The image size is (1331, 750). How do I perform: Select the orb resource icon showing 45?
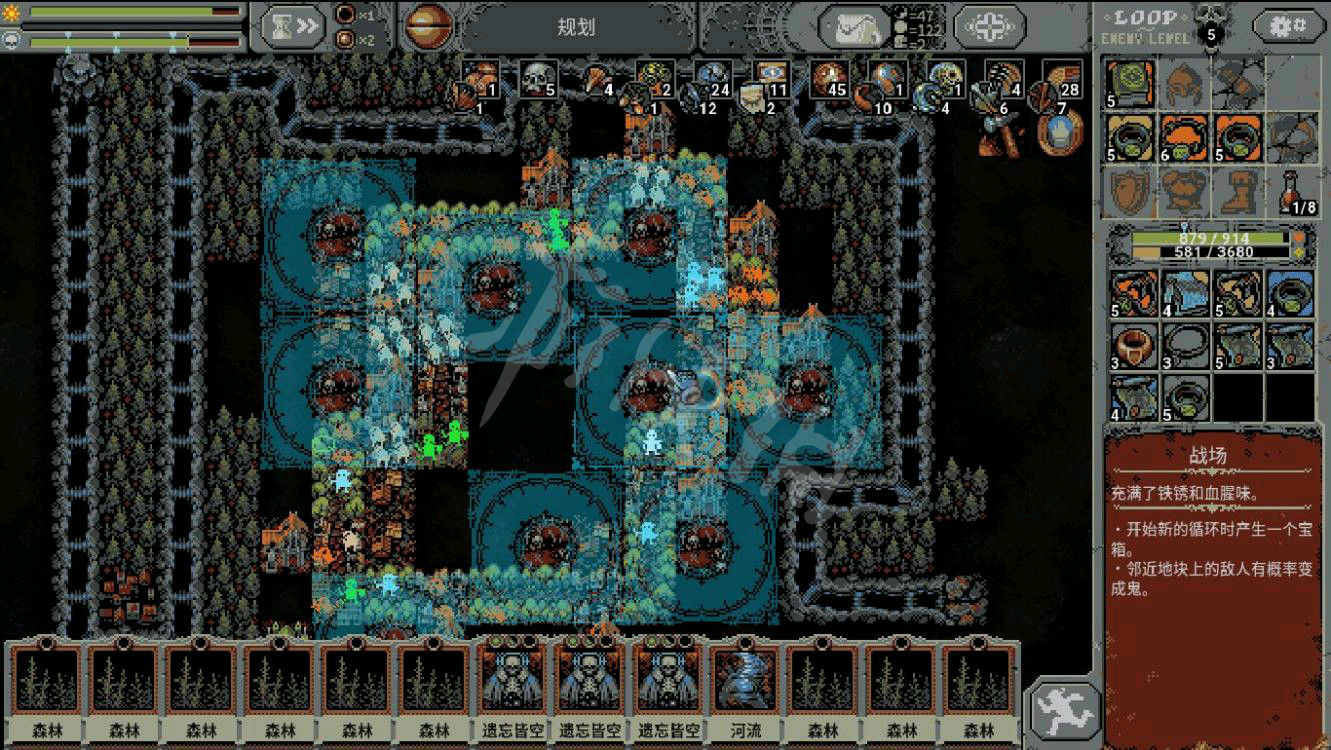[829, 79]
